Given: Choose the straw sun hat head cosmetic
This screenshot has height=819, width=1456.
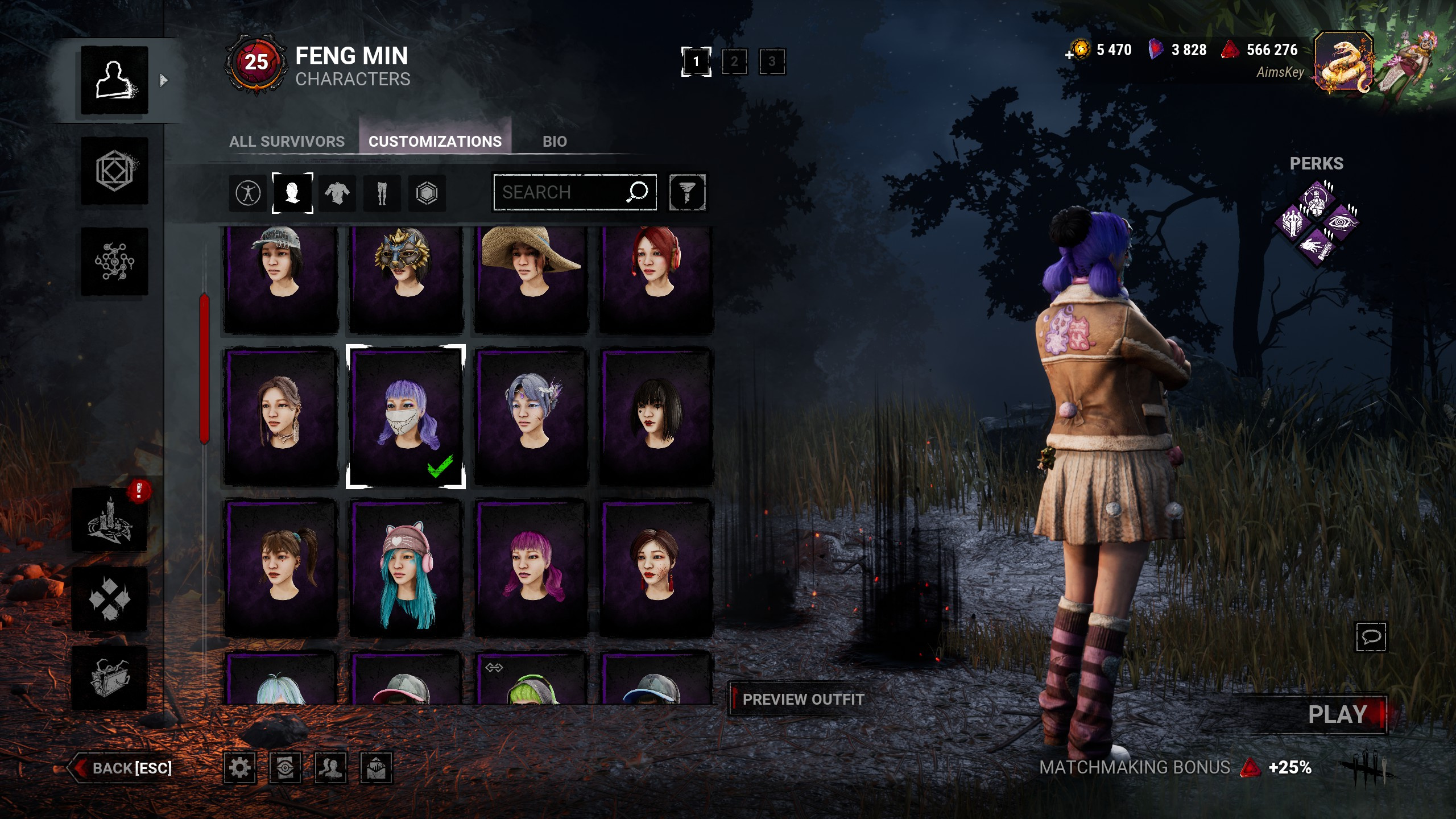Looking at the screenshot, I should (x=531, y=279).
